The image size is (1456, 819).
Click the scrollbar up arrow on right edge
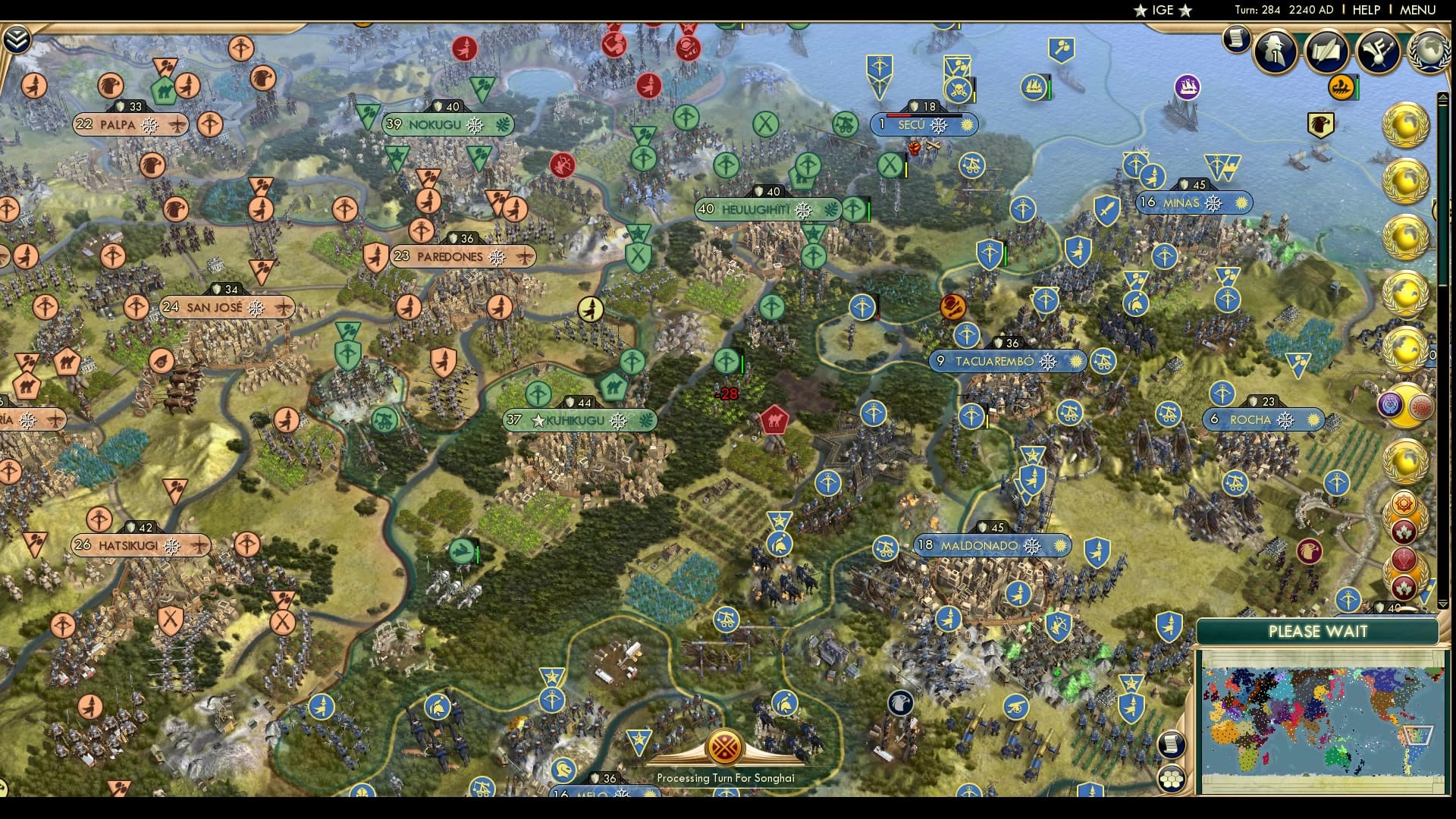(x=1442, y=96)
